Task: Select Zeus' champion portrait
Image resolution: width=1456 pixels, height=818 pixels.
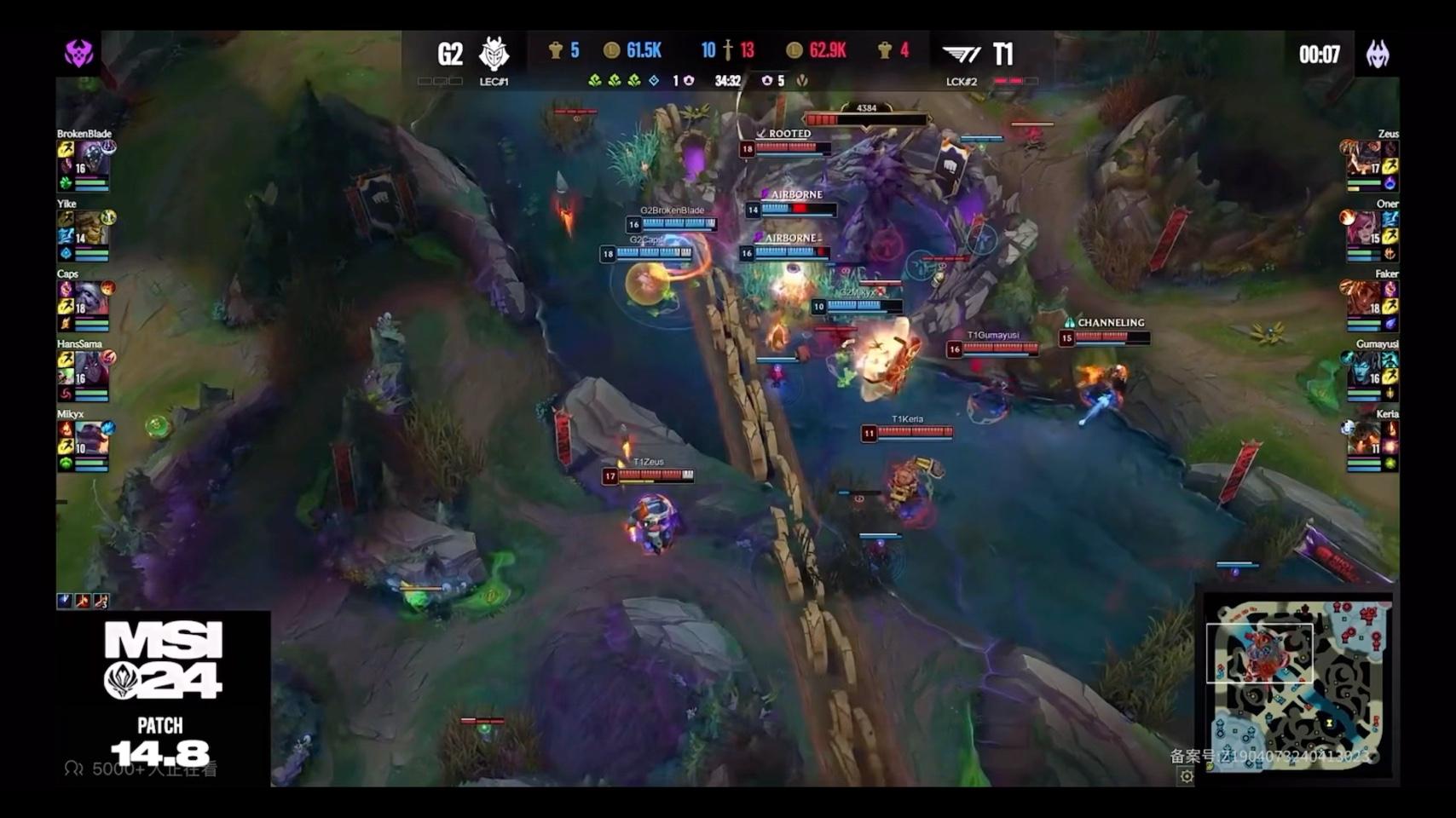Action: click(1364, 159)
